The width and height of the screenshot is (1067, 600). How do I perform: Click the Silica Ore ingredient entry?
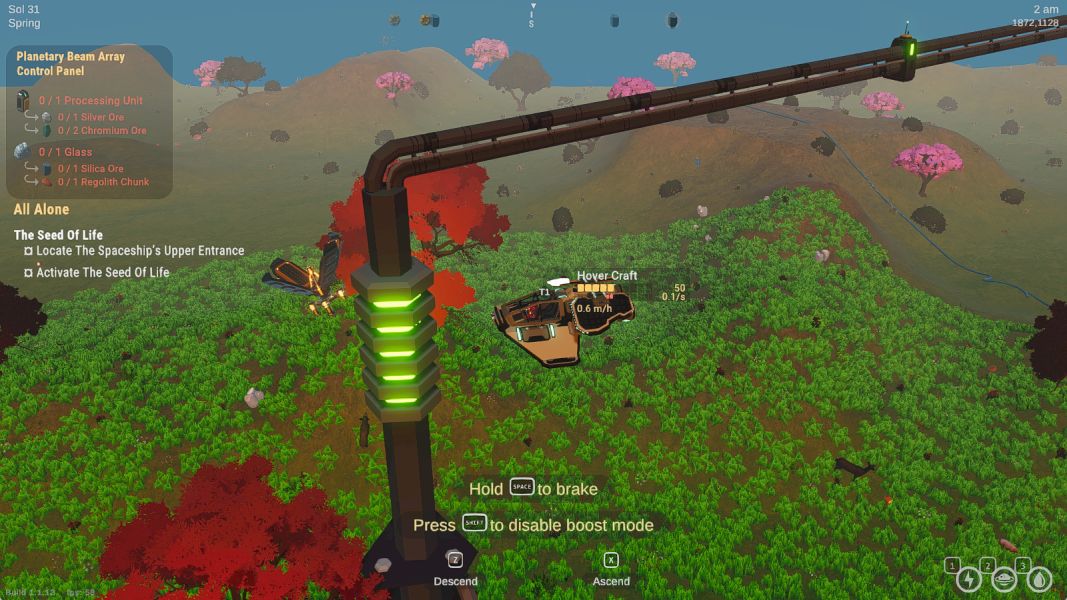coord(90,169)
